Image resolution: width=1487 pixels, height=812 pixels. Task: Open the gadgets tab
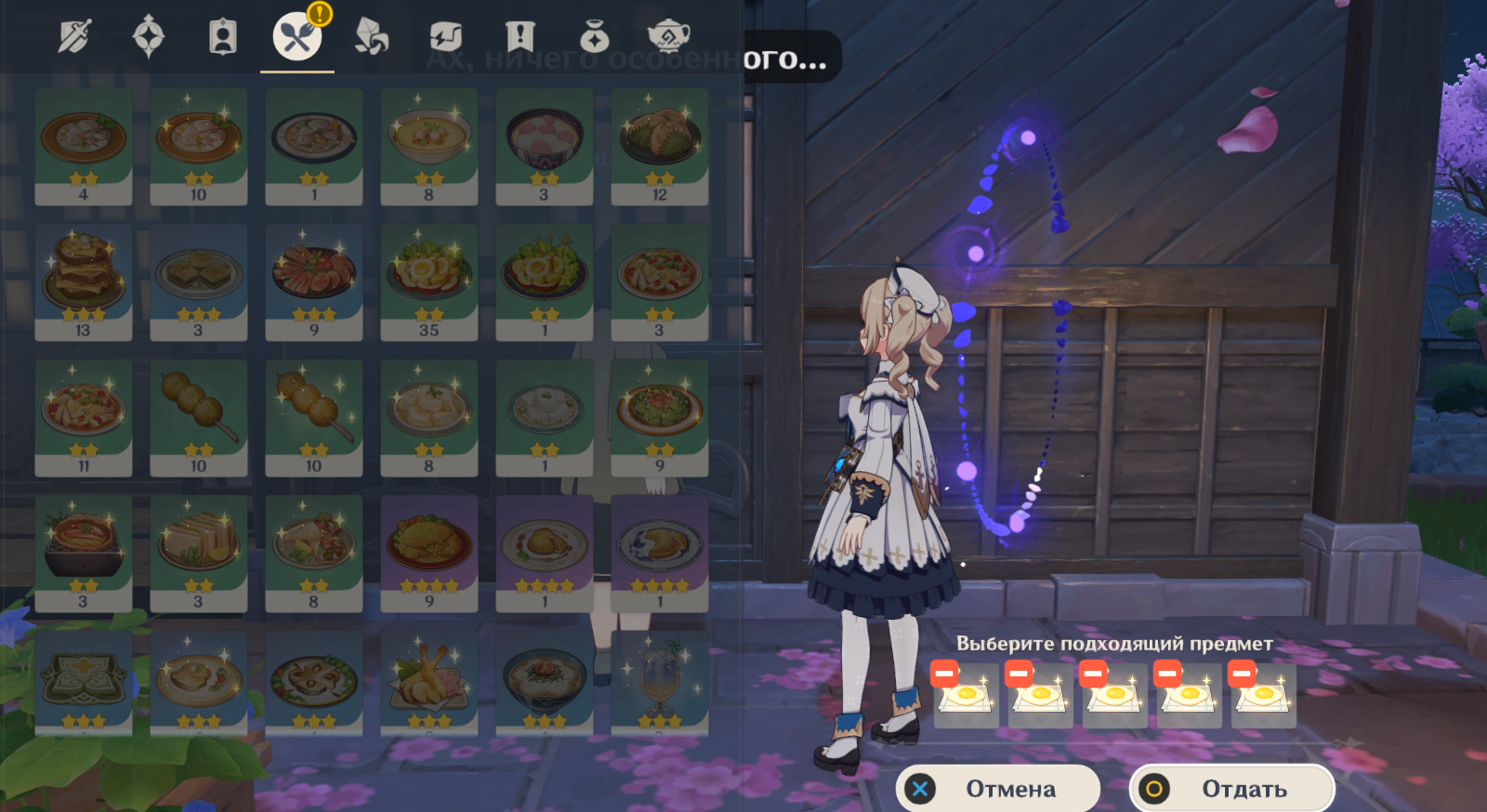(x=446, y=37)
